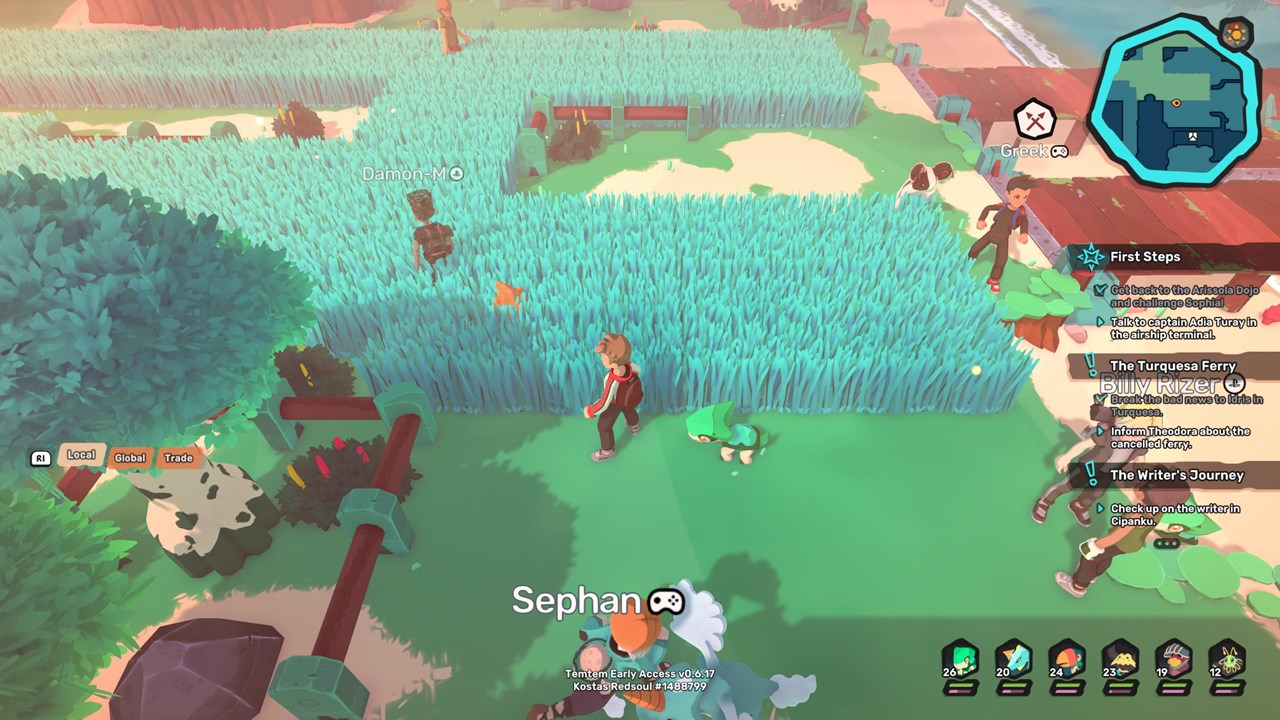Select the First Steps quest header
The height and width of the screenshot is (720, 1280).
pos(1145,257)
